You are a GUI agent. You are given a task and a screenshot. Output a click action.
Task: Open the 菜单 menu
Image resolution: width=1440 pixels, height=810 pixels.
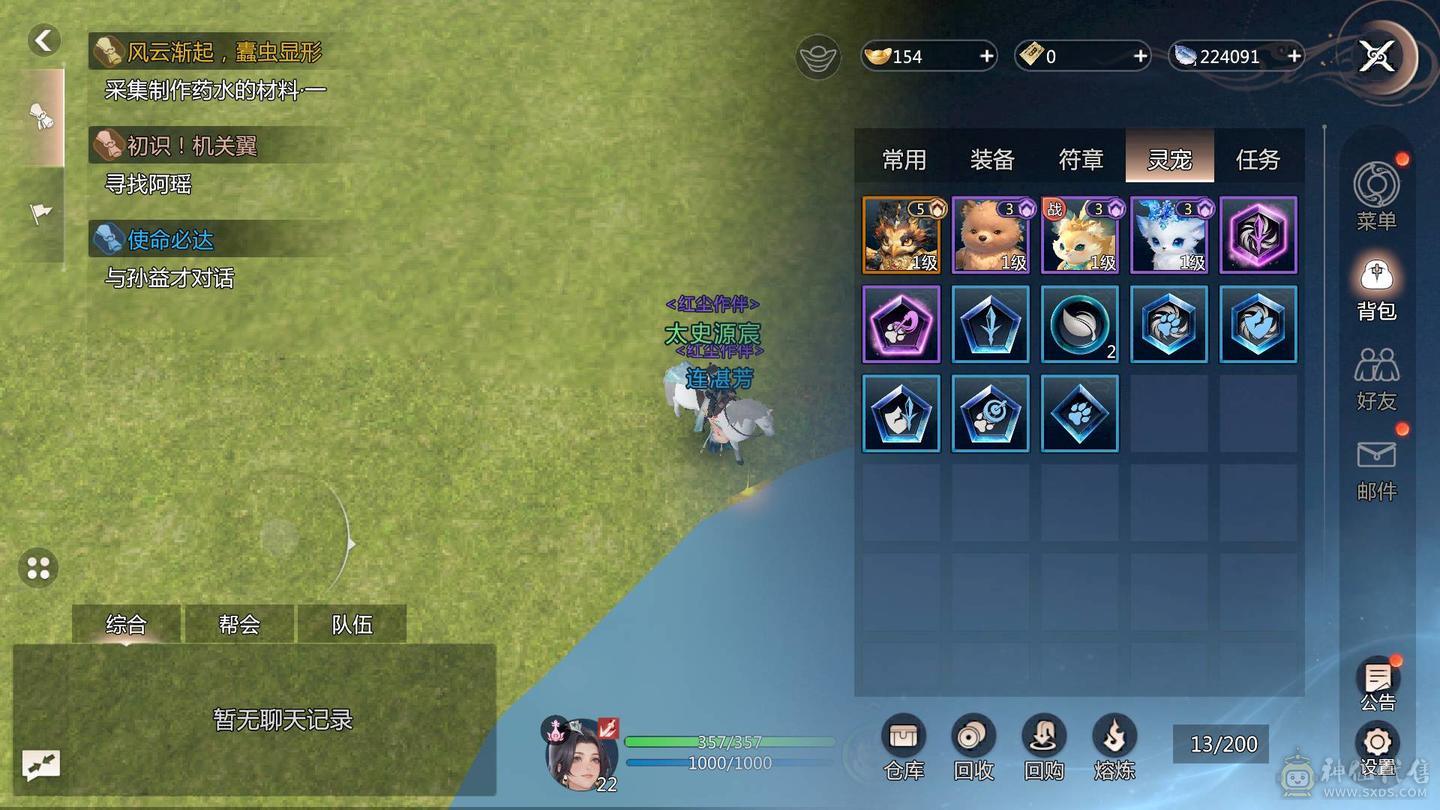[x=1376, y=195]
